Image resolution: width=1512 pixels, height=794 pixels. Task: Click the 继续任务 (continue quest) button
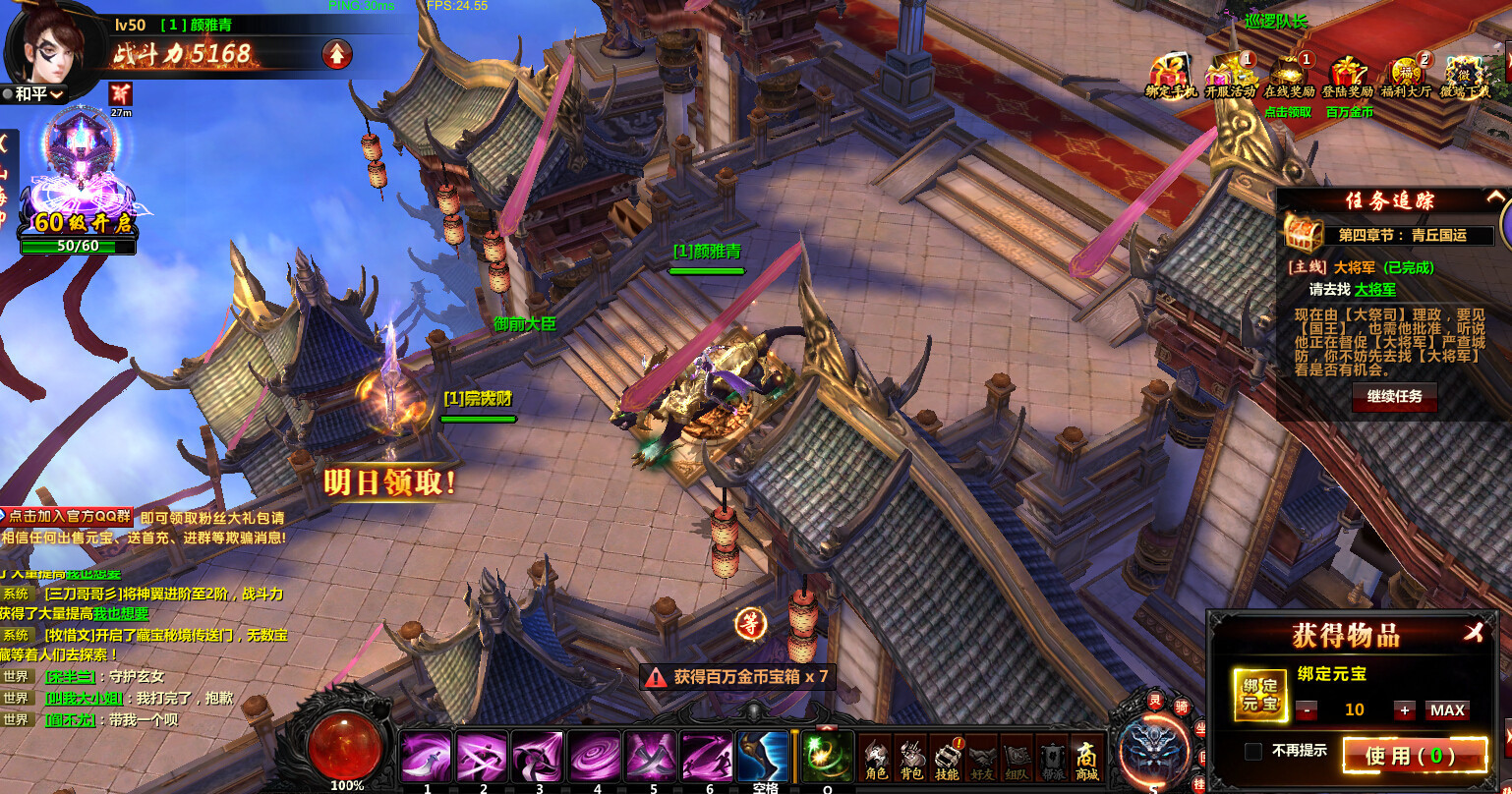tap(1394, 397)
